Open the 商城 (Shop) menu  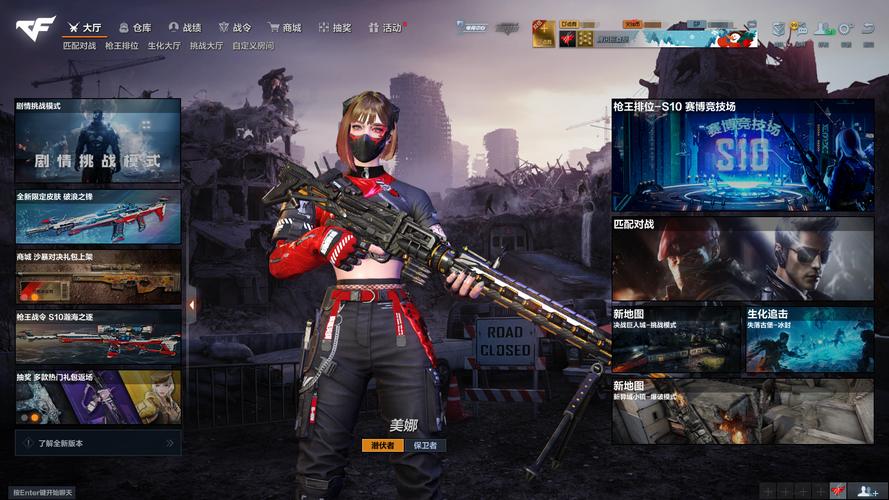(284, 28)
